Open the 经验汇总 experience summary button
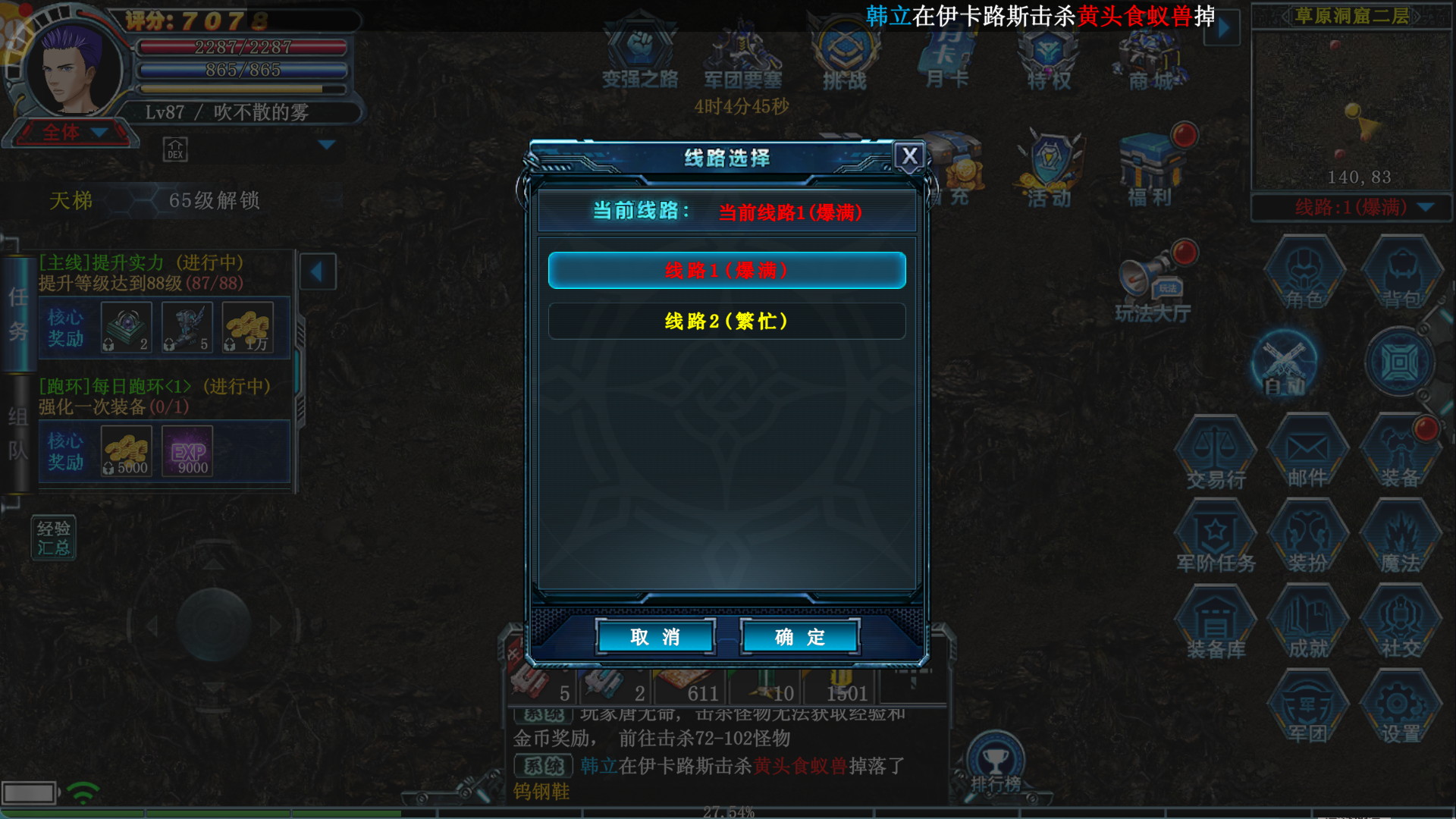 [x=53, y=538]
